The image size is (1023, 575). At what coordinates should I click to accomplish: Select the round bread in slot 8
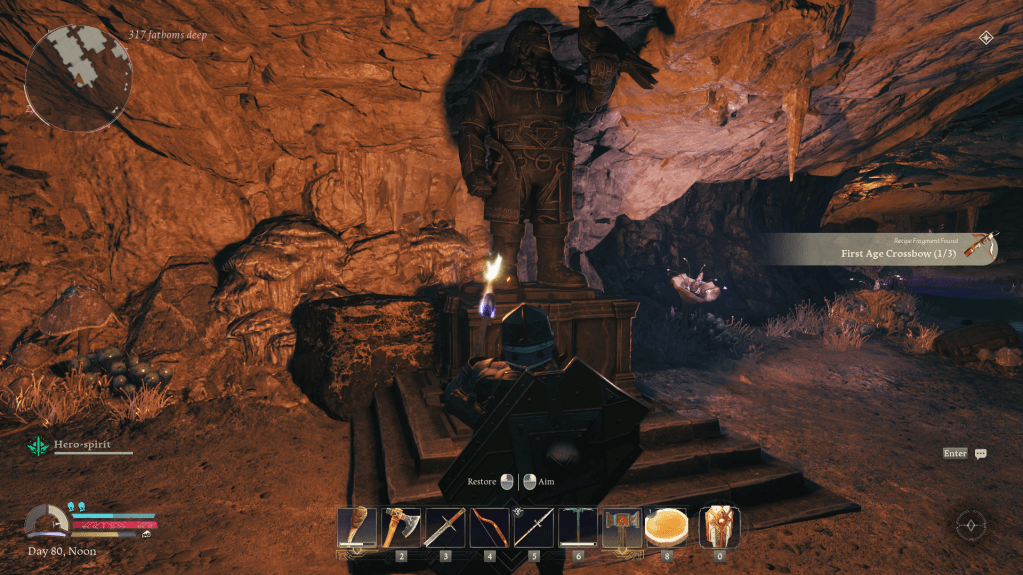click(665, 527)
